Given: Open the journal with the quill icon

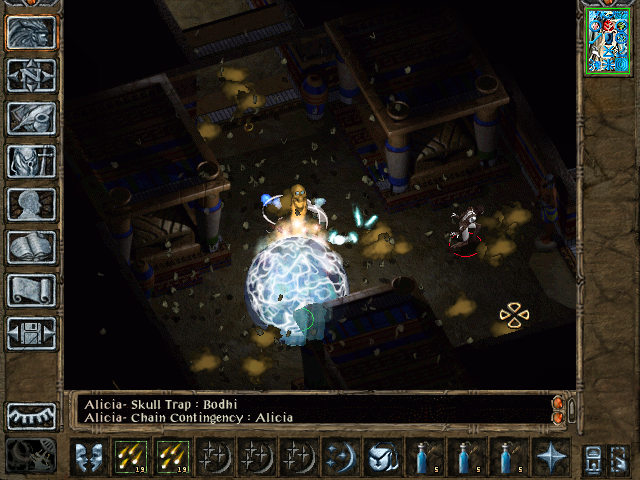Looking at the screenshot, I should pos(31,118).
